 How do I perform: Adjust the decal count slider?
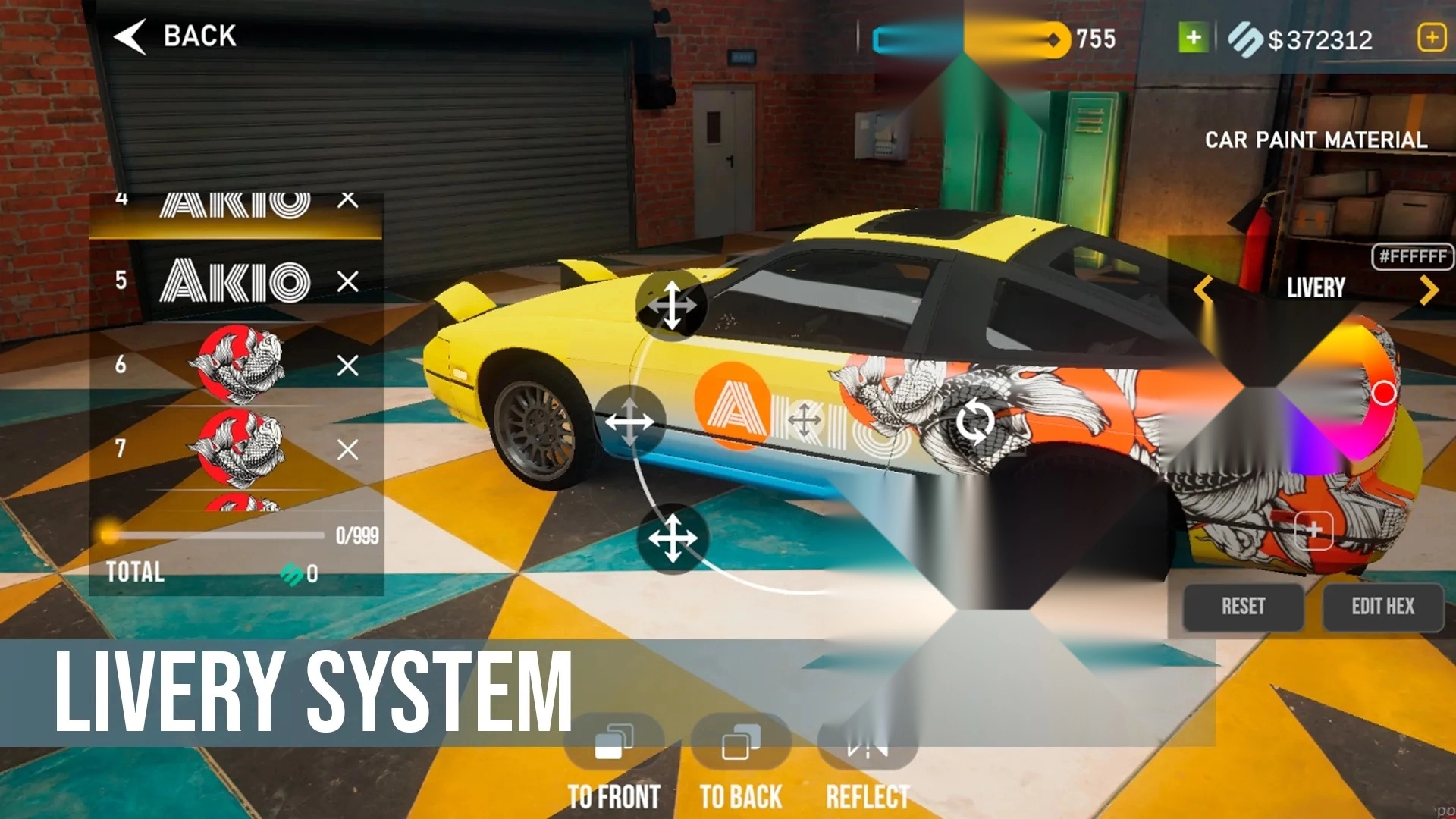pyautogui.click(x=111, y=535)
